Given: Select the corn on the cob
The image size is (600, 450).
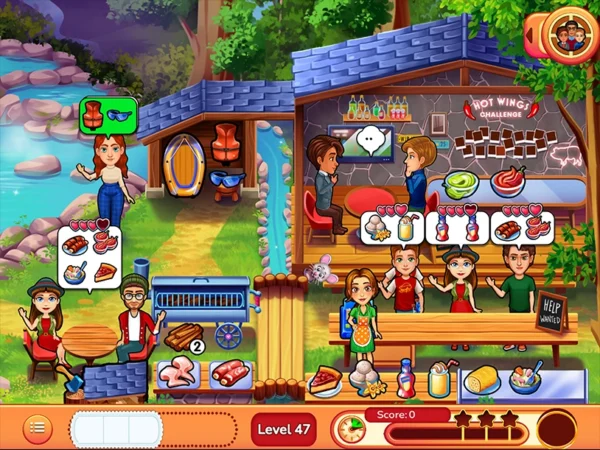Looking at the screenshot, I should 480,381.
